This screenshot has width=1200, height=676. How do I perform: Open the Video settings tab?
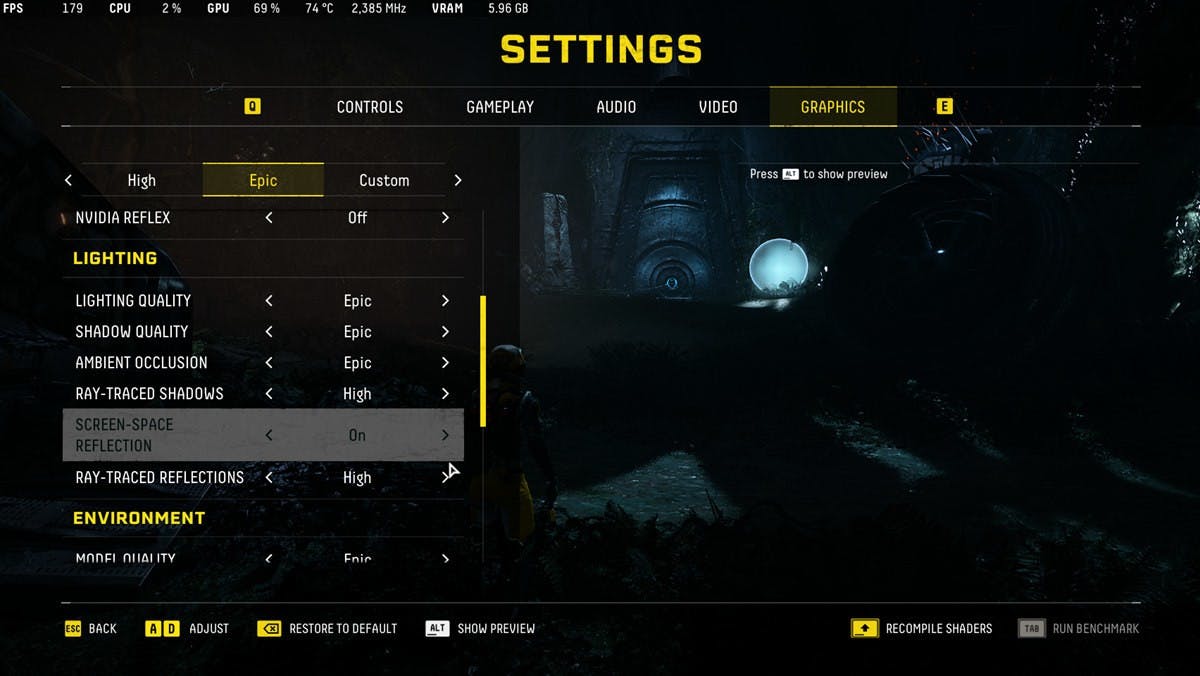click(x=718, y=107)
